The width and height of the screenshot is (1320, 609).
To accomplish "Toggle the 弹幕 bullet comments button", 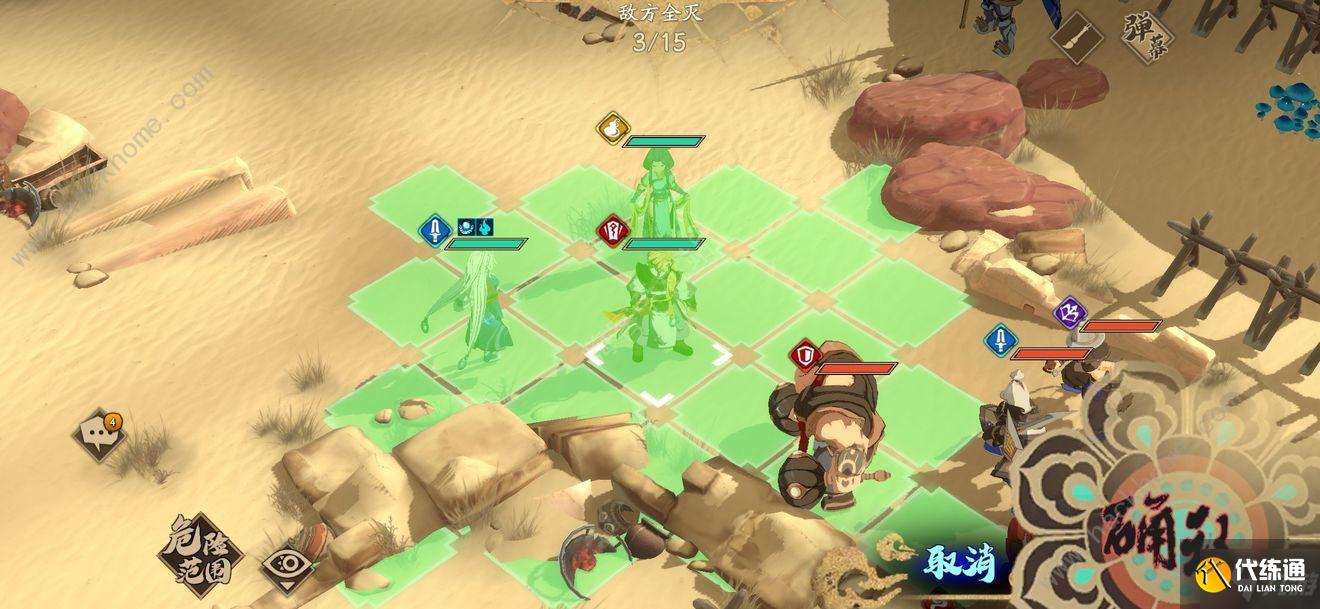I will [1147, 37].
